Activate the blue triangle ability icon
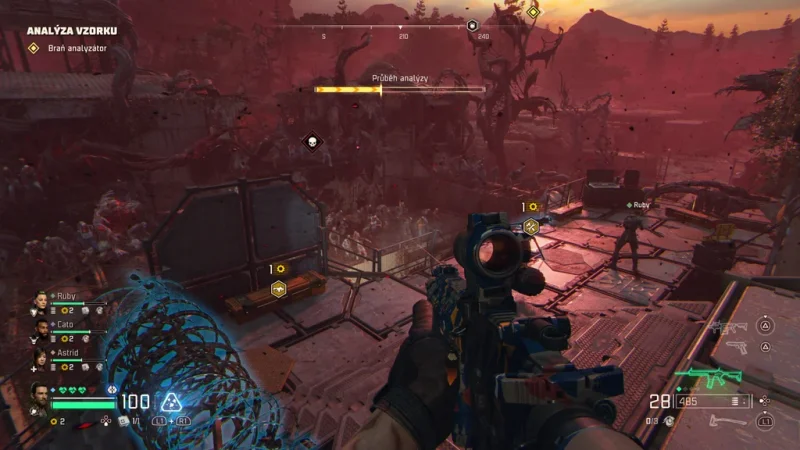800x450 pixels. point(173,402)
